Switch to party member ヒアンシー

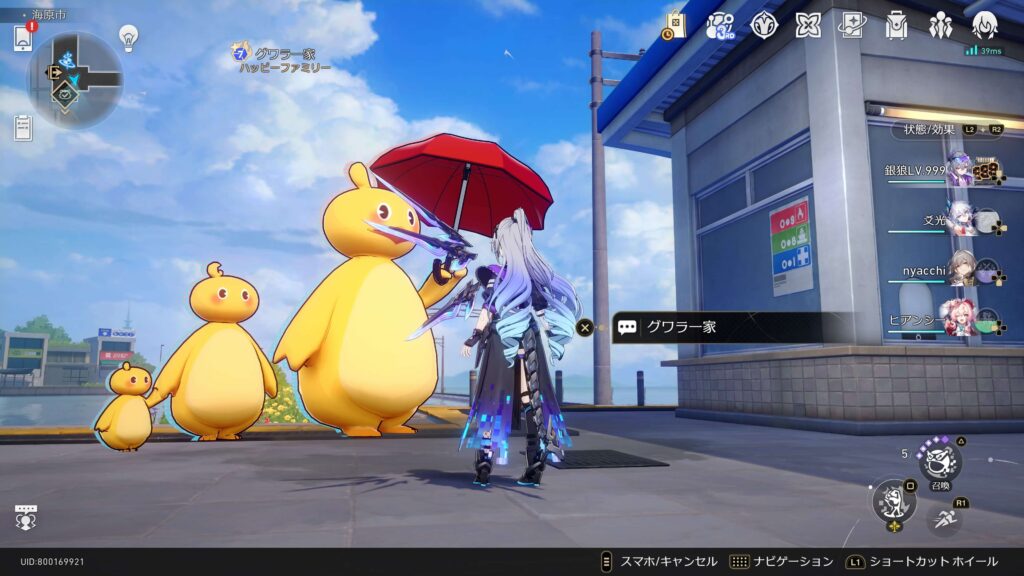(962, 318)
